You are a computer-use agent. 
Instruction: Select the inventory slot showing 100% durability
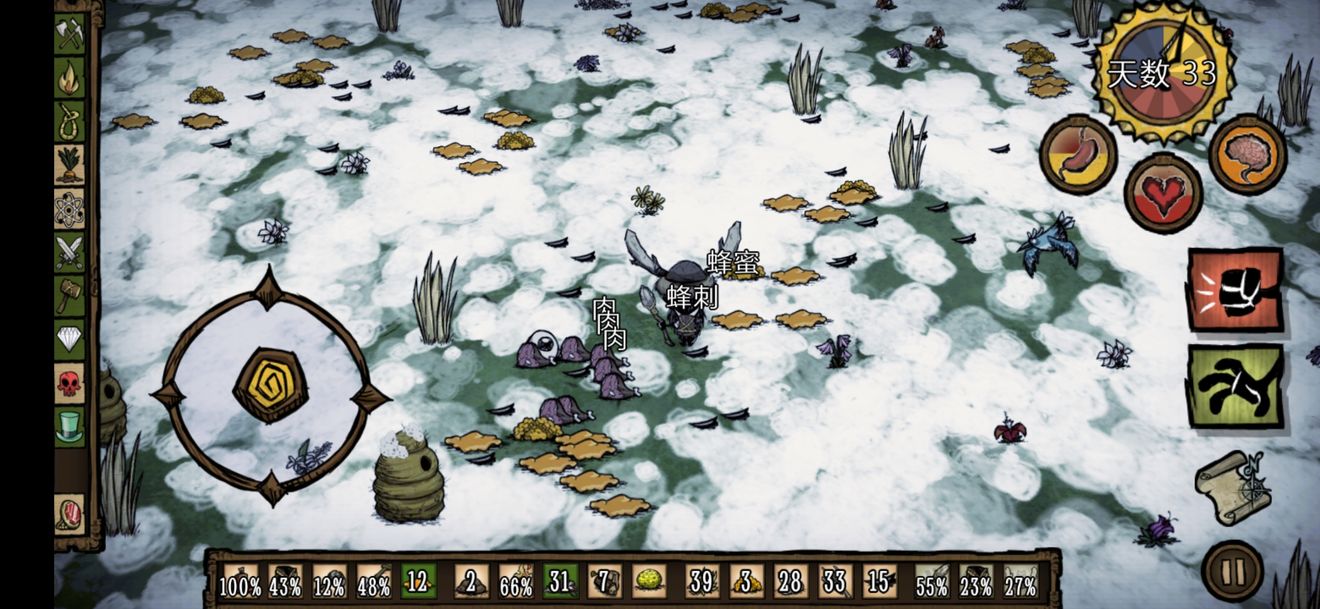point(240,581)
